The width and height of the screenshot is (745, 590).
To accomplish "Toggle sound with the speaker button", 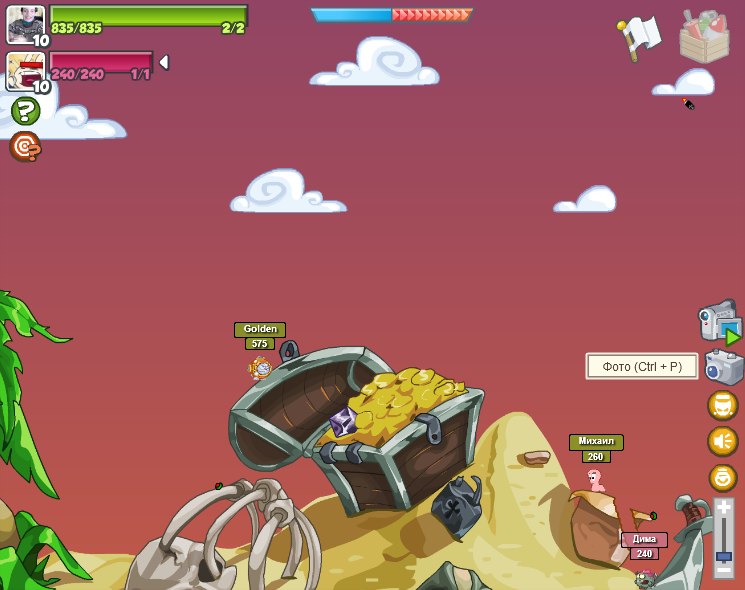I will (x=722, y=441).
